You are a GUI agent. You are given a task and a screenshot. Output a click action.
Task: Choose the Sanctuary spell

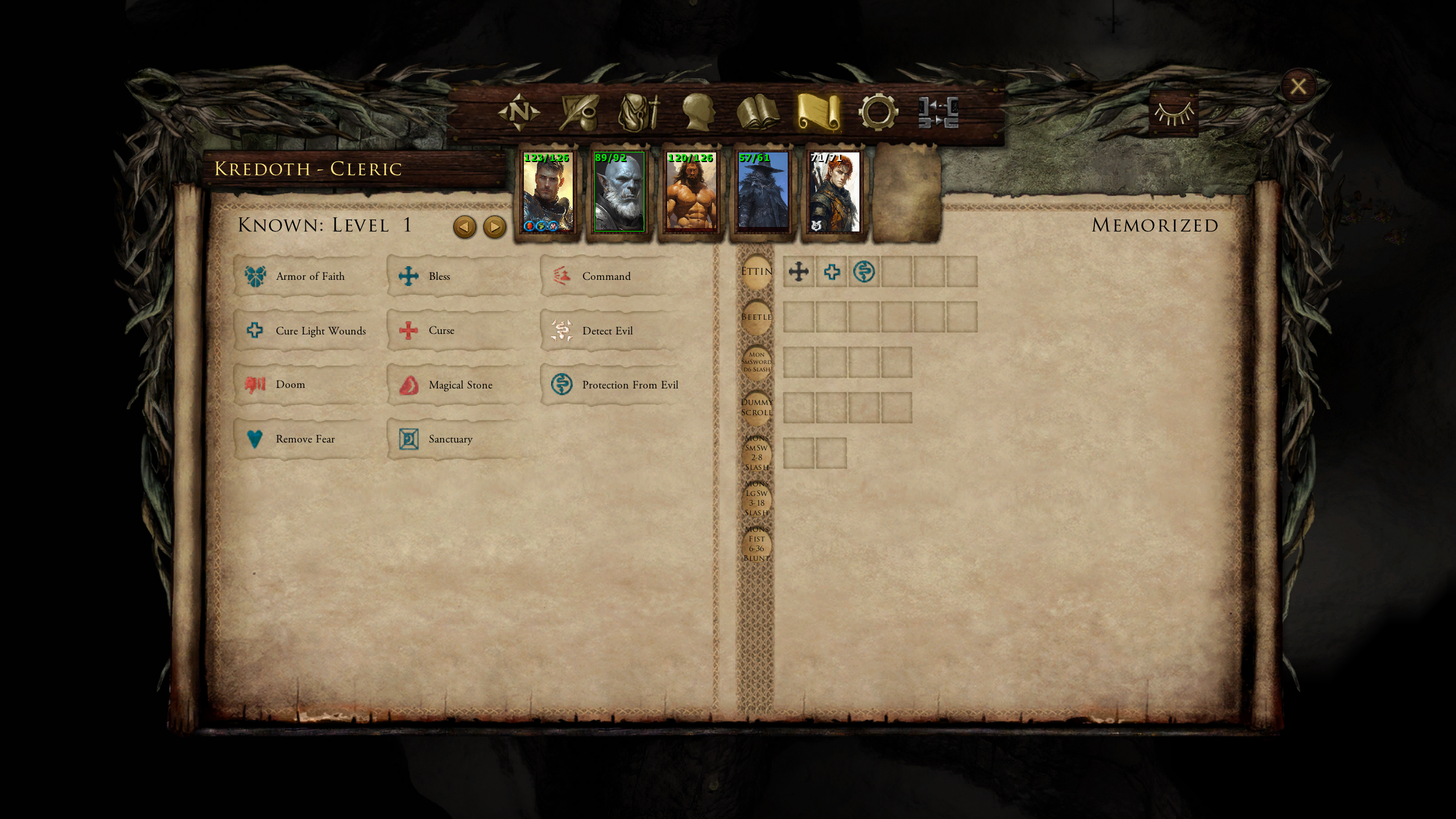(x=449, y=439)
